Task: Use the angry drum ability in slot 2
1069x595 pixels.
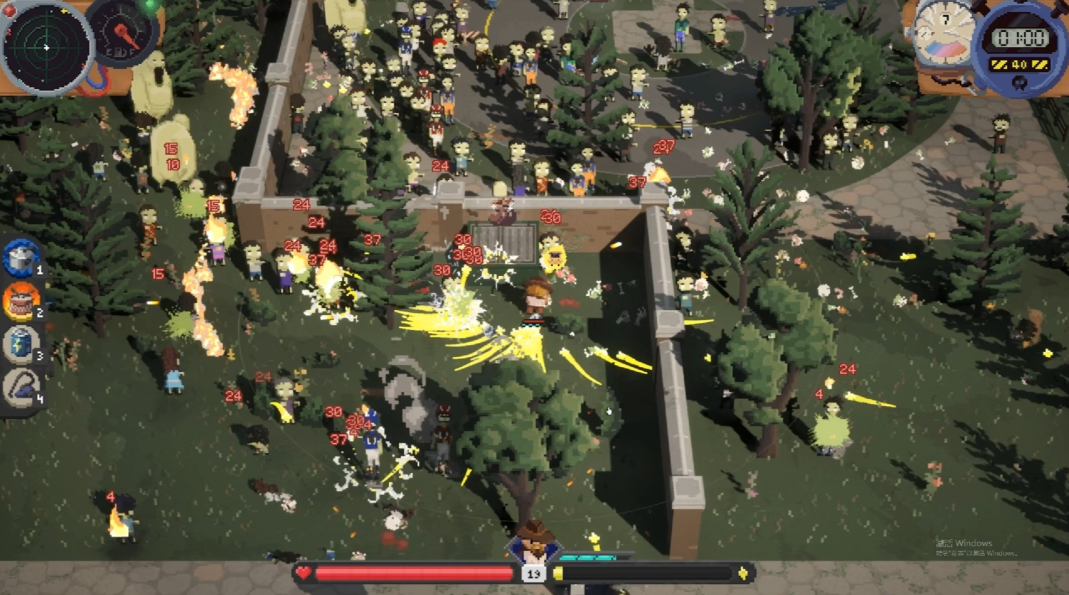Action: coord(20,300)
